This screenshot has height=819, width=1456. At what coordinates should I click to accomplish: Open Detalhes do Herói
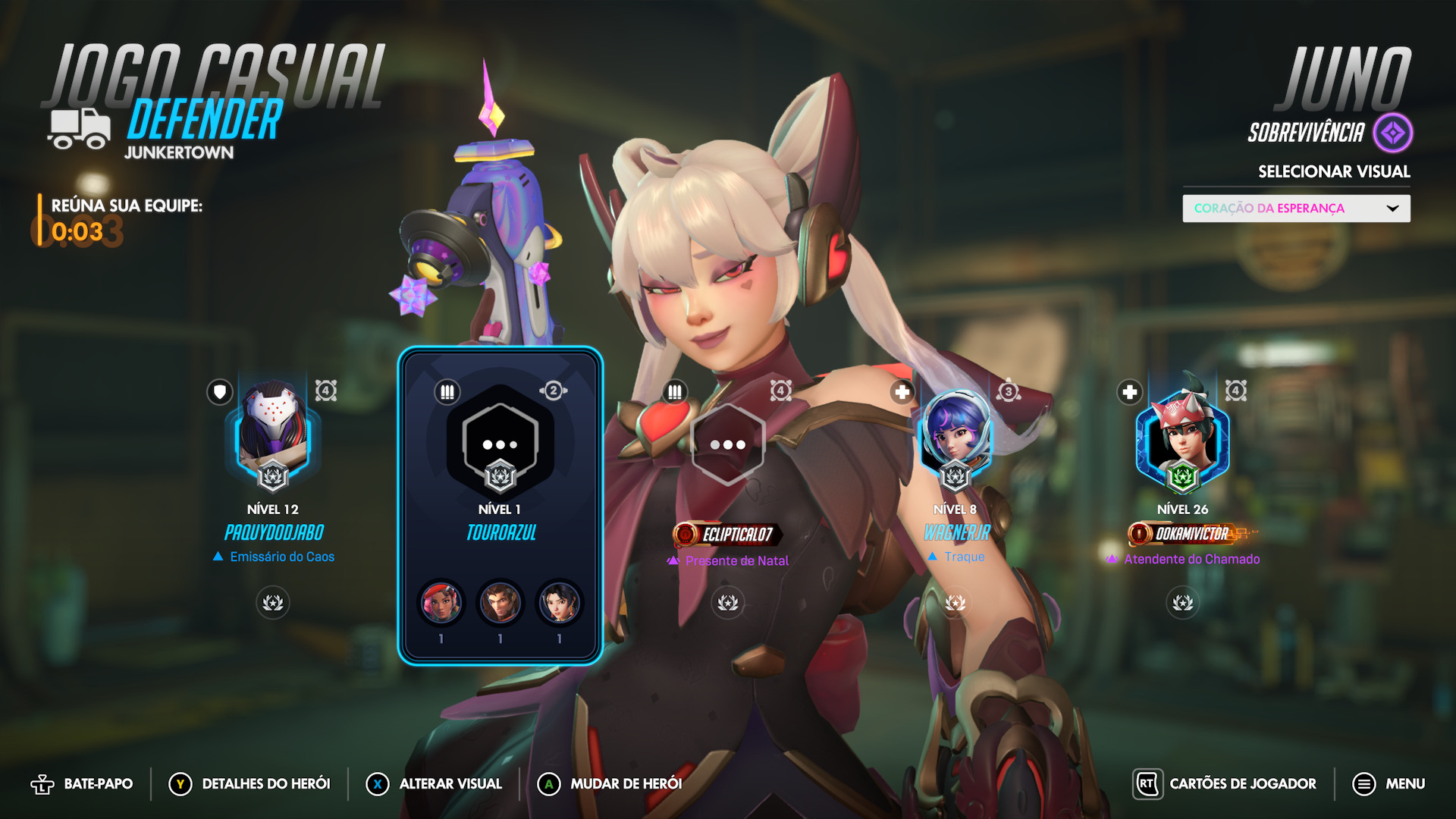tap(250, 784)
